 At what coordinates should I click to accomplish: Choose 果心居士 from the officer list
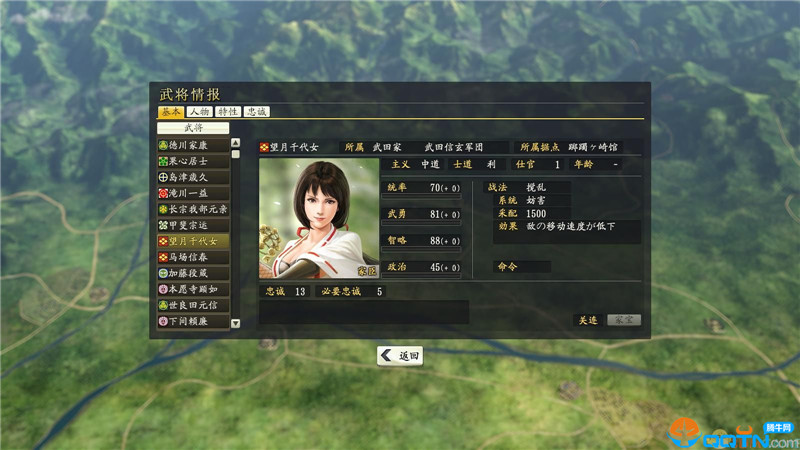[x=193, y=161]
